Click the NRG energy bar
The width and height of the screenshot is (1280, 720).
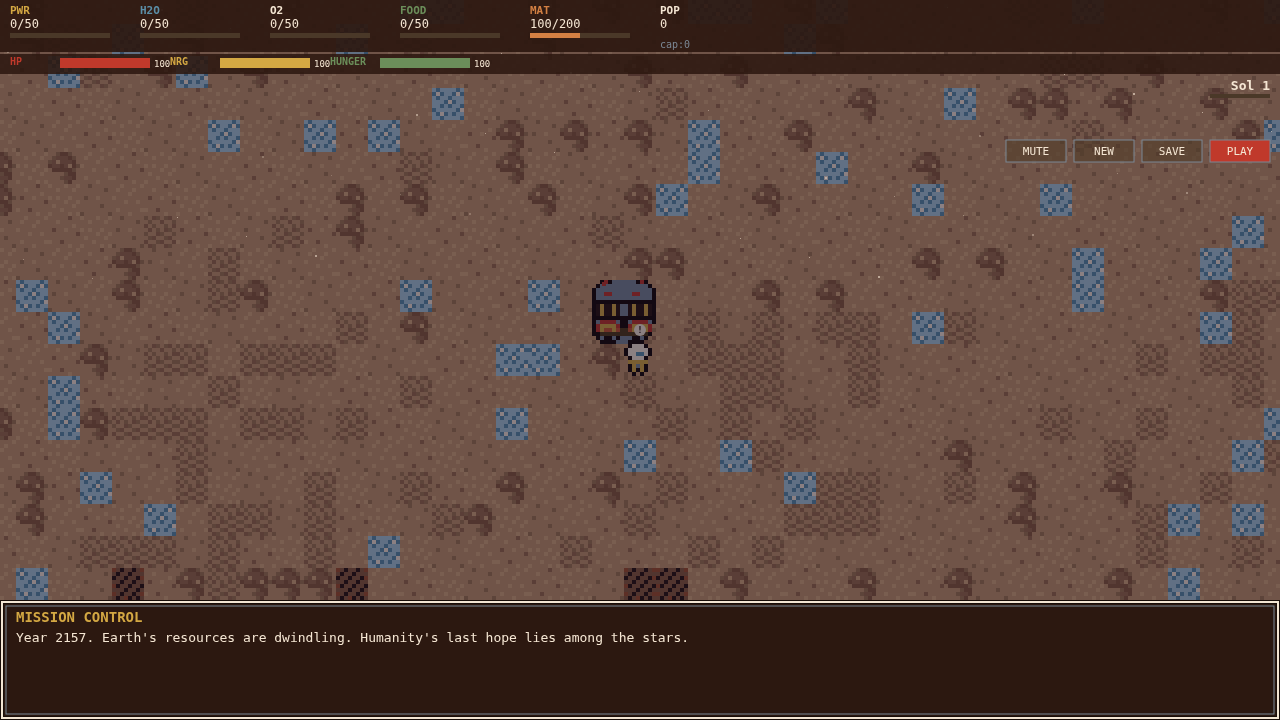pyautogui.click(x=265, y=63)
